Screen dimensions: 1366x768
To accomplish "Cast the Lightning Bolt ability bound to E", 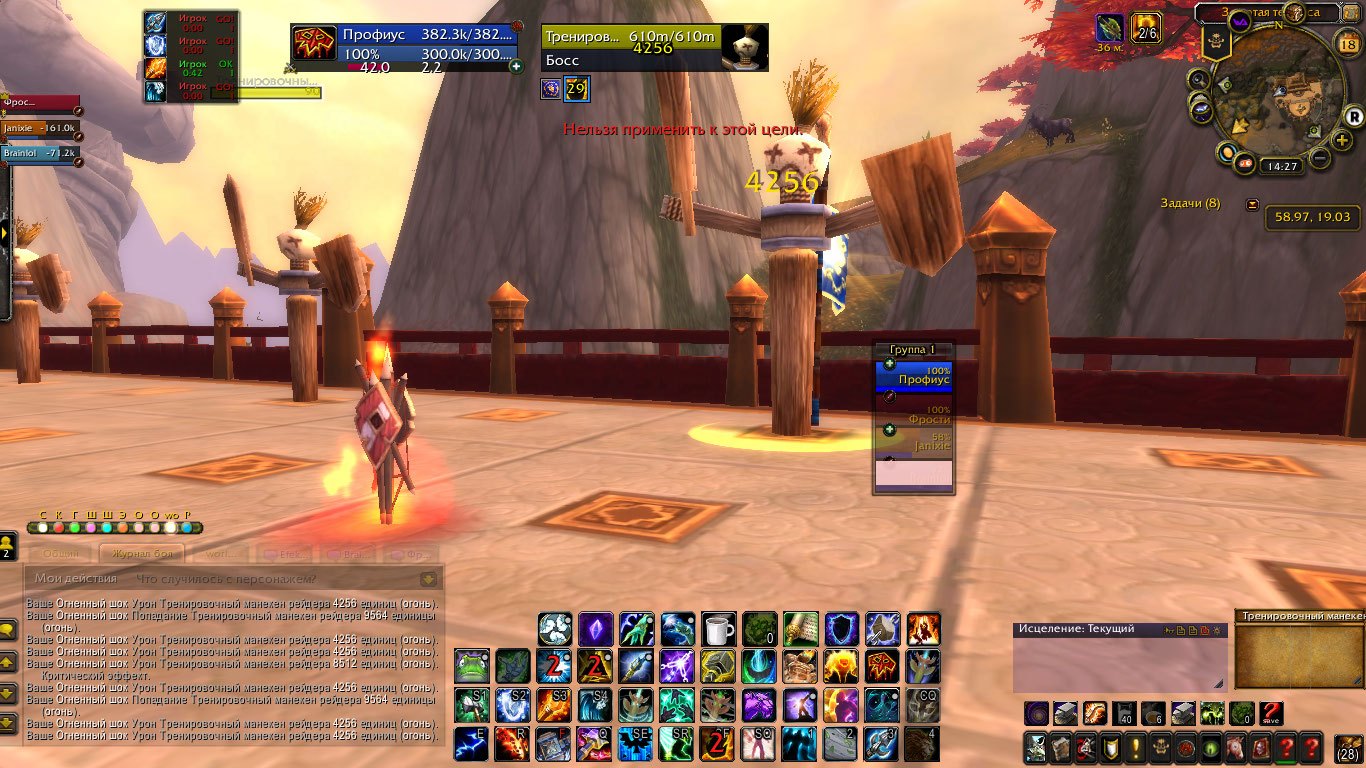I will [472, 745].
